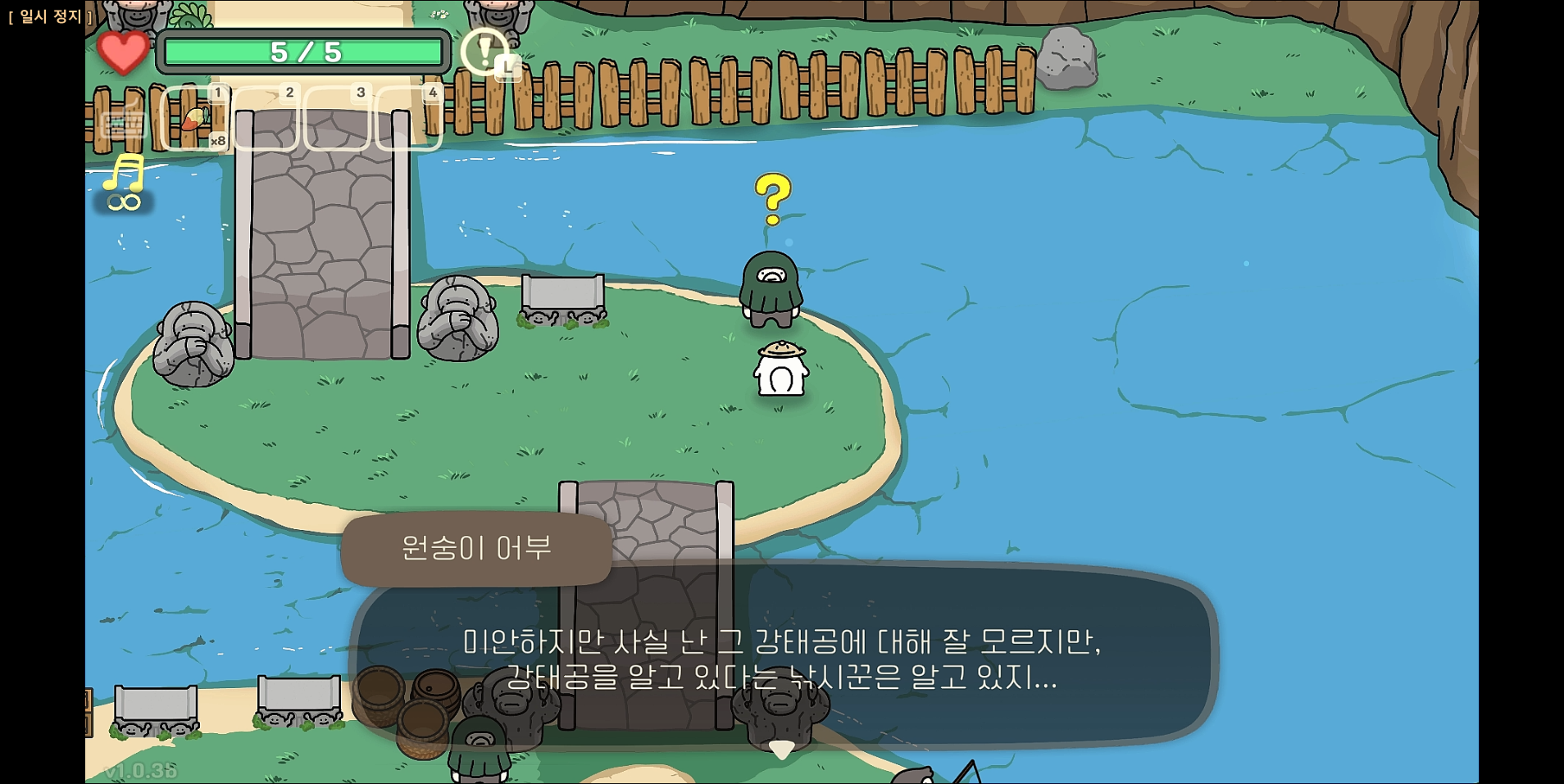Image resolution: width=1564 pixels, height=784 pixels.
Task: Toggle the background music with the note icon
Action: [x=125, y=173]
